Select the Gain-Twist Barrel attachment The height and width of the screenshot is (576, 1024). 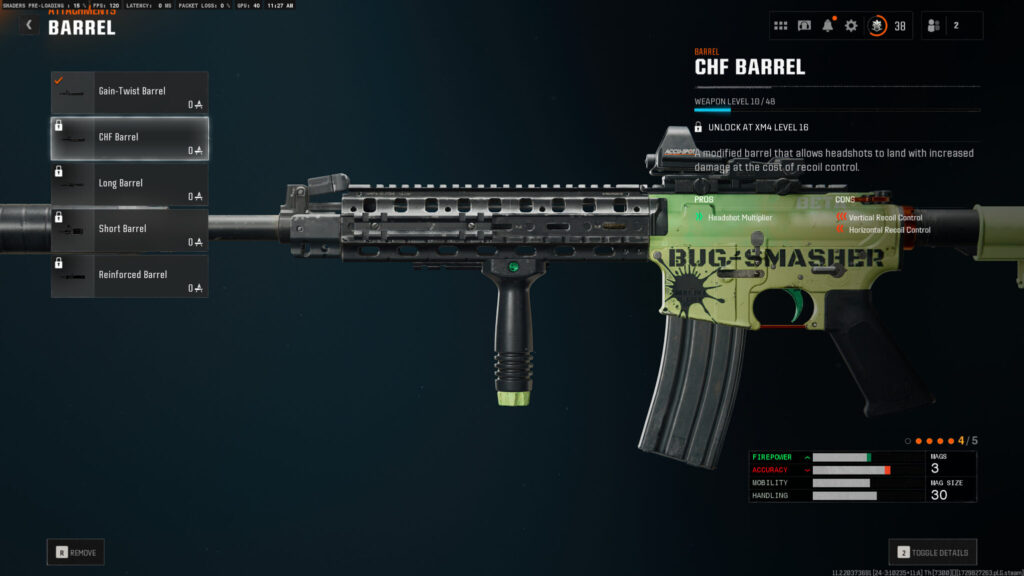[130, 92]
